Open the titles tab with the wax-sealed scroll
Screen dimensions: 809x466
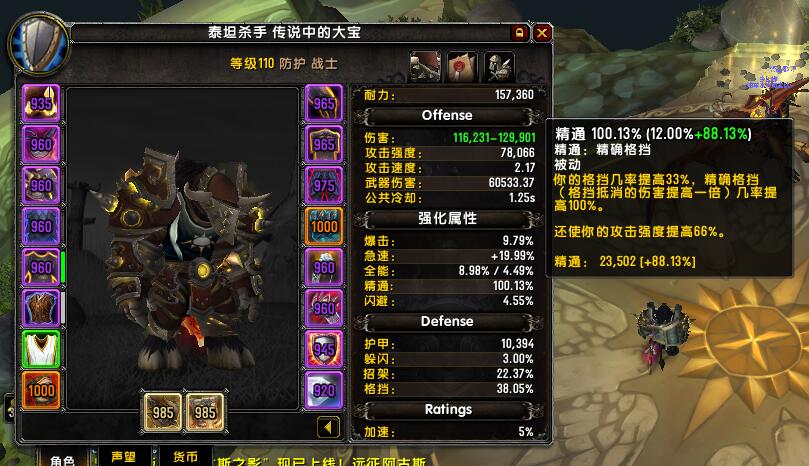tap(461, 66)
